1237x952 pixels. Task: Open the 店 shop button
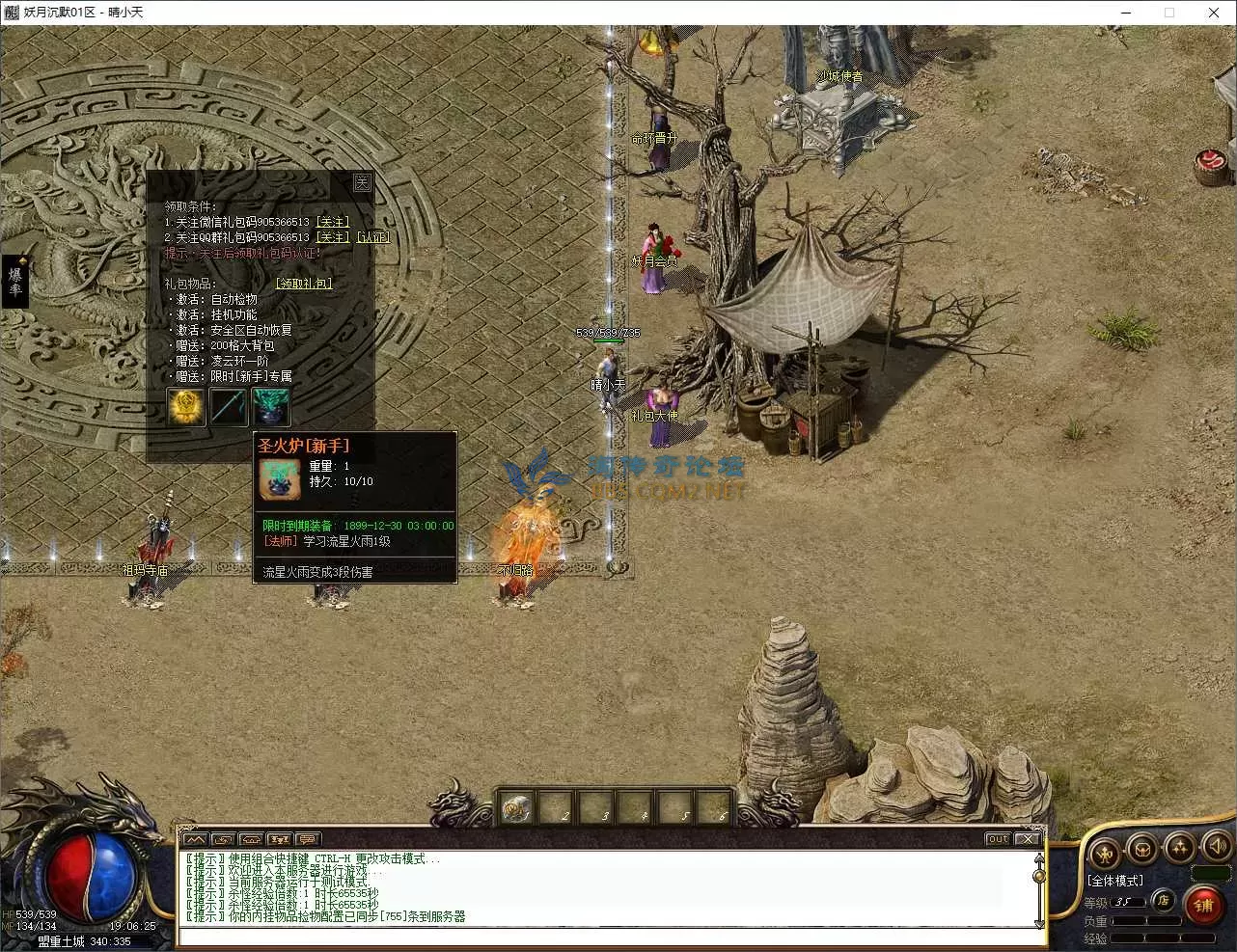(x=1165, y=901)
